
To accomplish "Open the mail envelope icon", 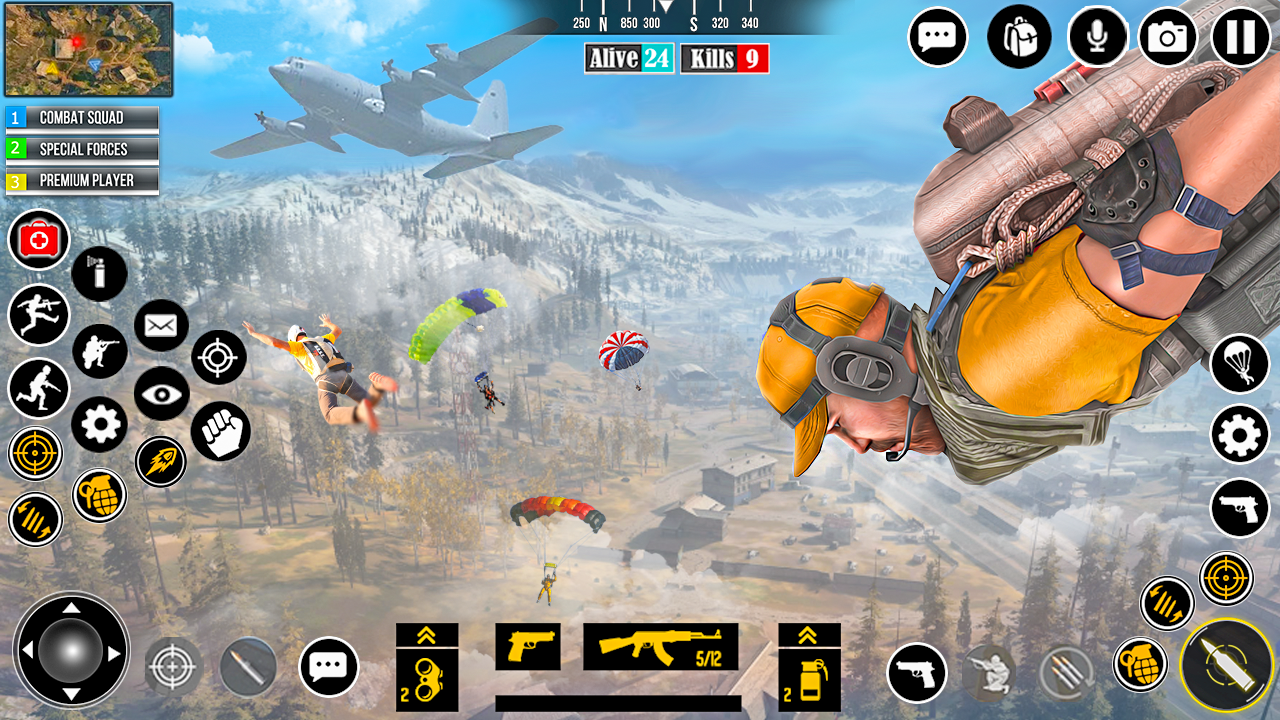I will coord(162,325).
